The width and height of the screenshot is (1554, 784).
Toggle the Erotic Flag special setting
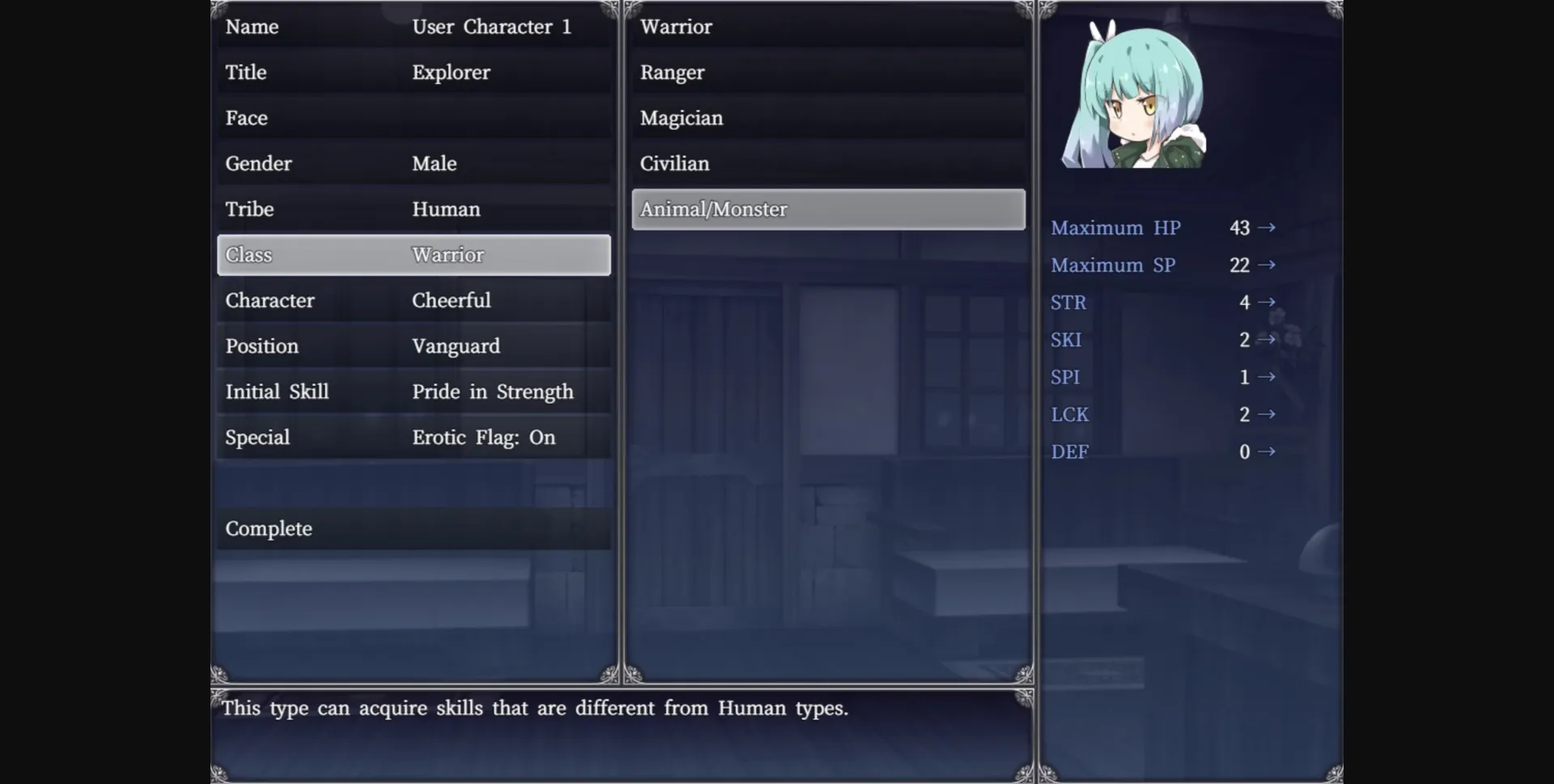(x=413, y=437)
